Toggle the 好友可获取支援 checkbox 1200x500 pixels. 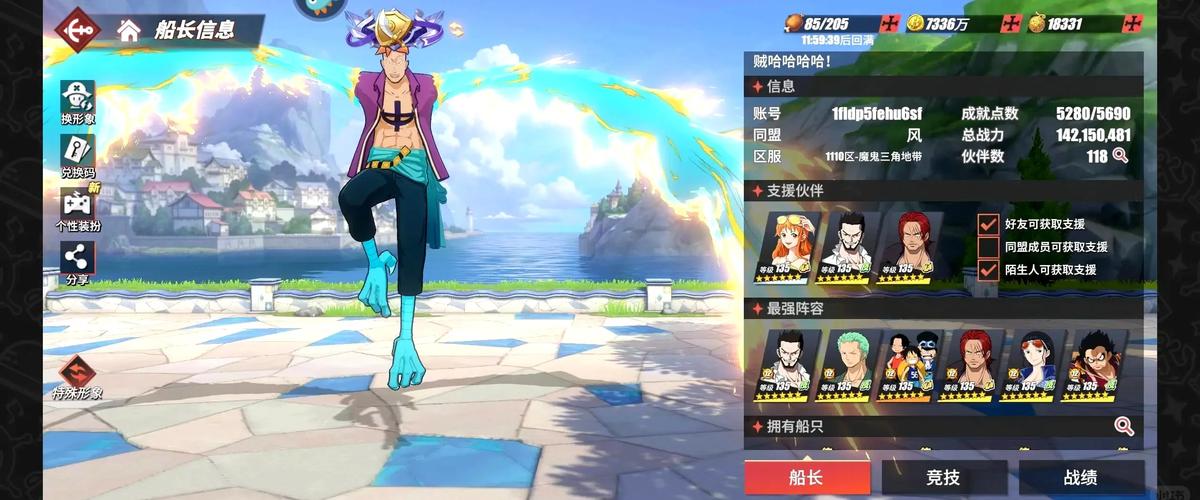coord(988,224)
